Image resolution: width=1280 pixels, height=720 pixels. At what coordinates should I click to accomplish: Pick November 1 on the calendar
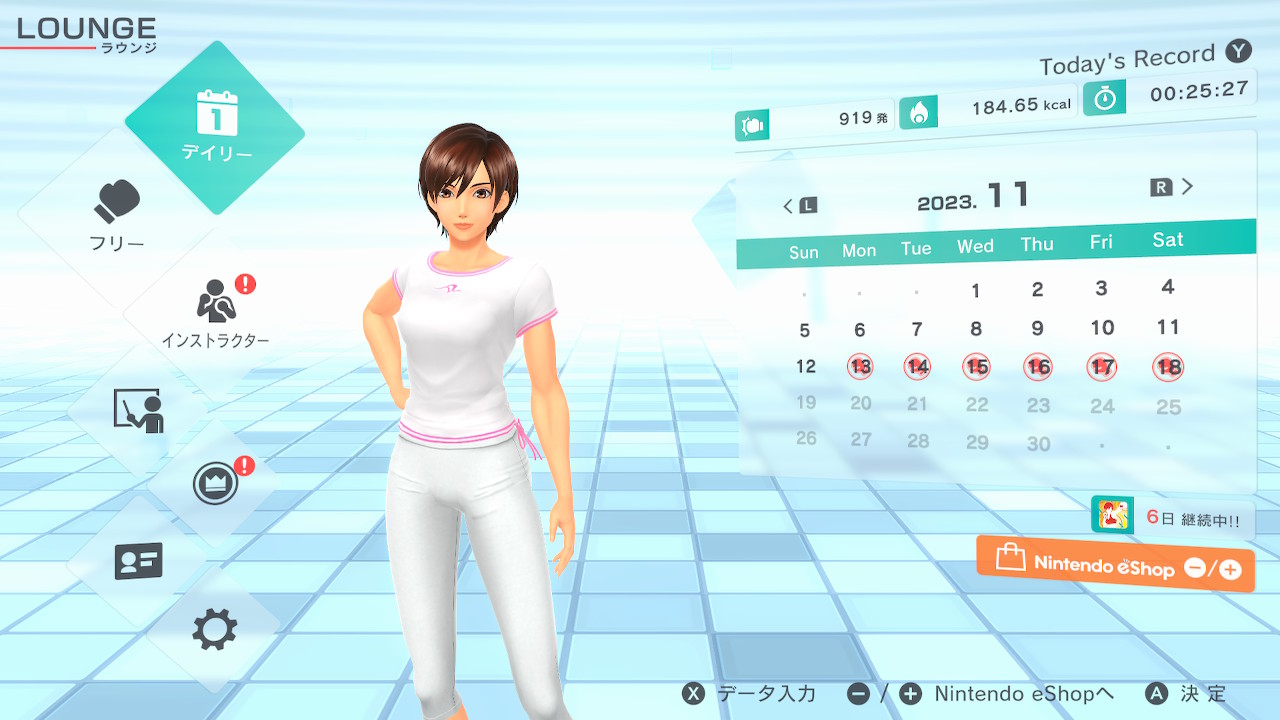pos(976,292)
